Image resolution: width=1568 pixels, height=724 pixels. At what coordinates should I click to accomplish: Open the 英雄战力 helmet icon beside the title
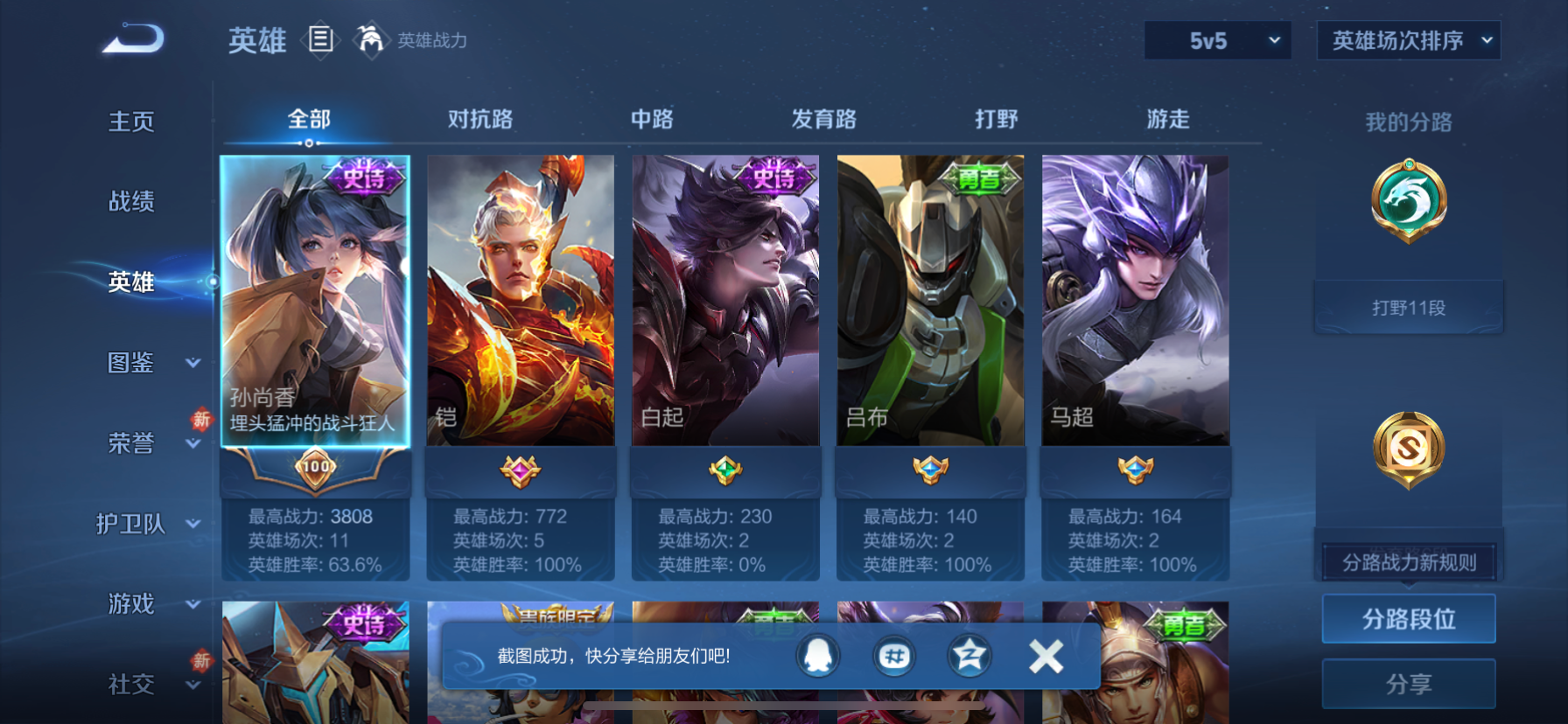pyautogui.click(x=372, y=40)
